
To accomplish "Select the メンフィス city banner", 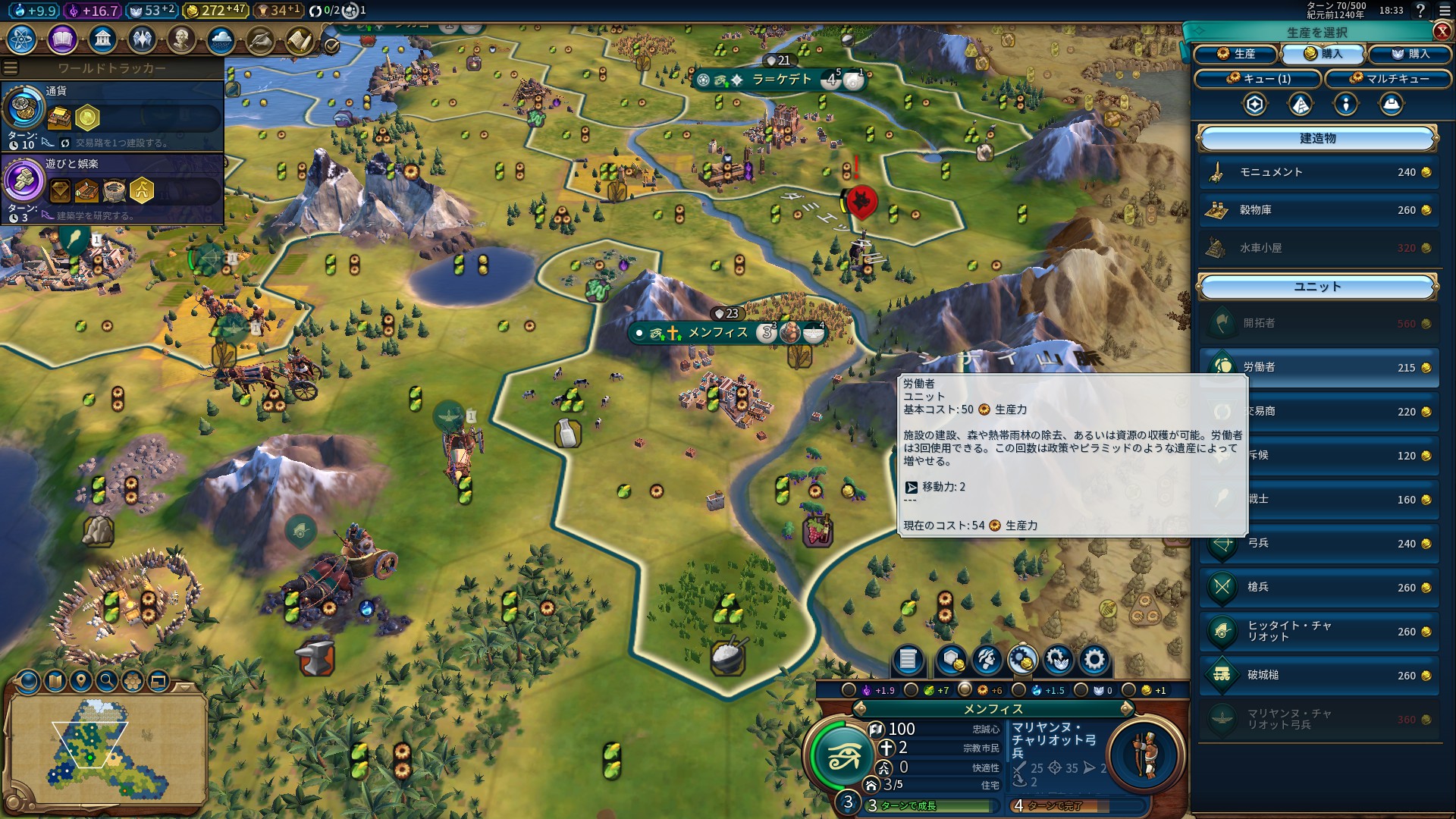I will [717, 333].
